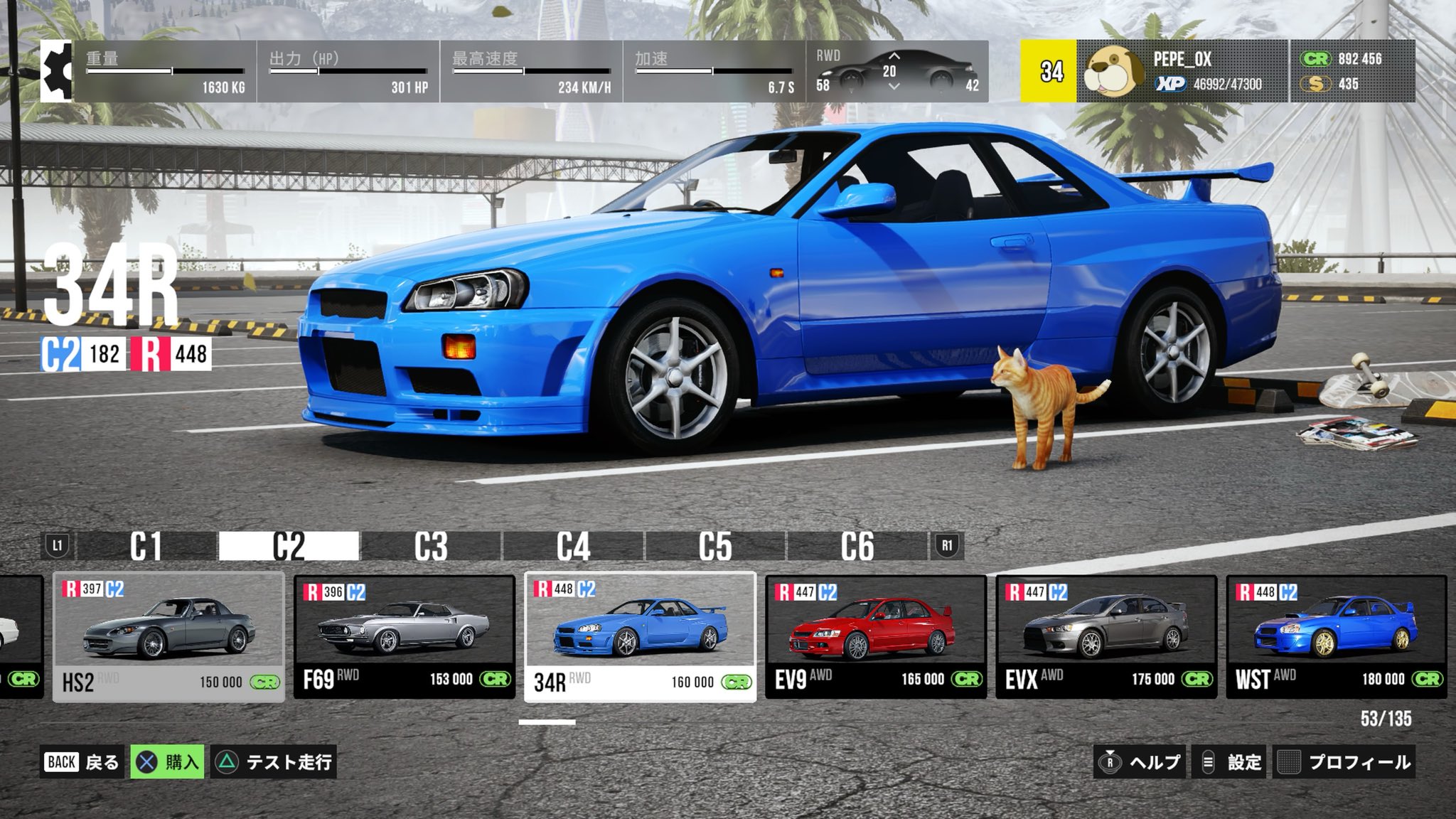Open the 設定 settings menu
Viewport: 1456px width, 819px height.
coord(1231,762)
